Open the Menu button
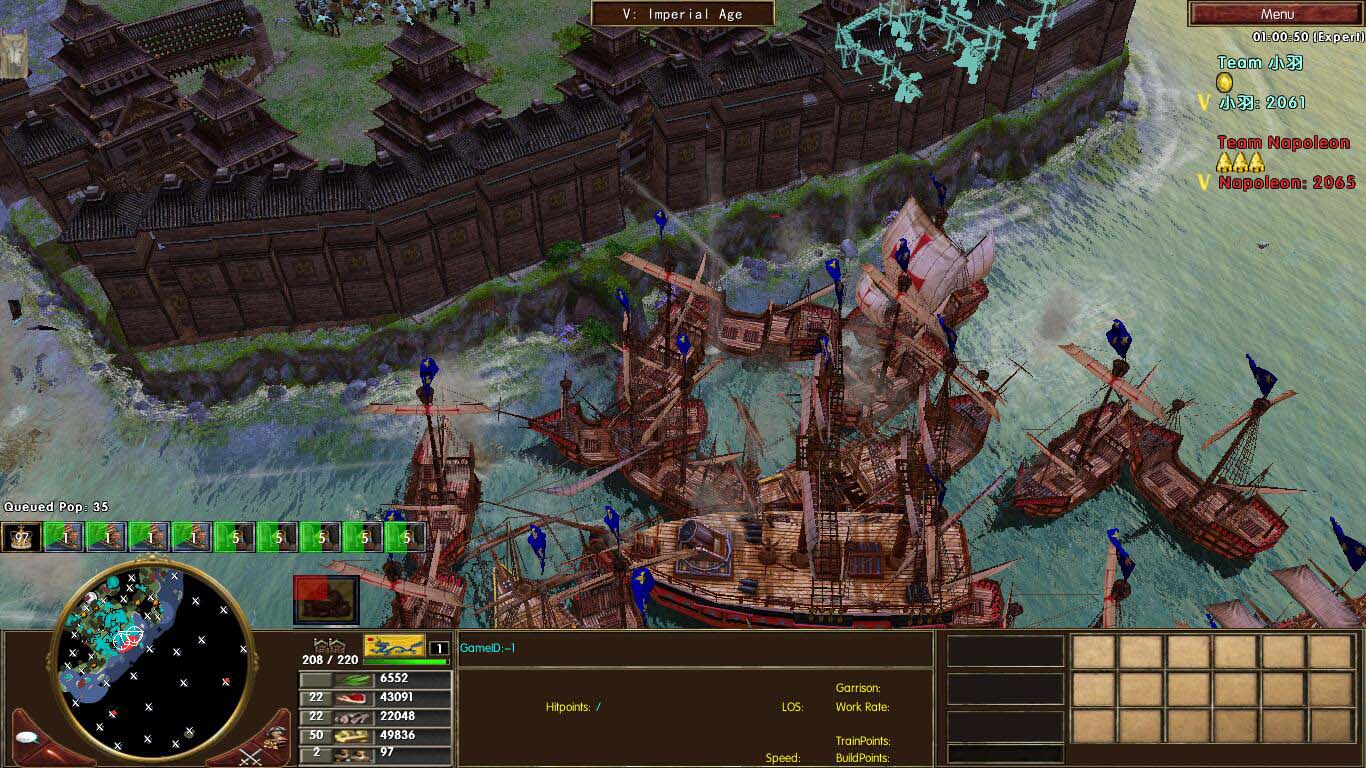The image size is (1366, 768). [1276, 14]
